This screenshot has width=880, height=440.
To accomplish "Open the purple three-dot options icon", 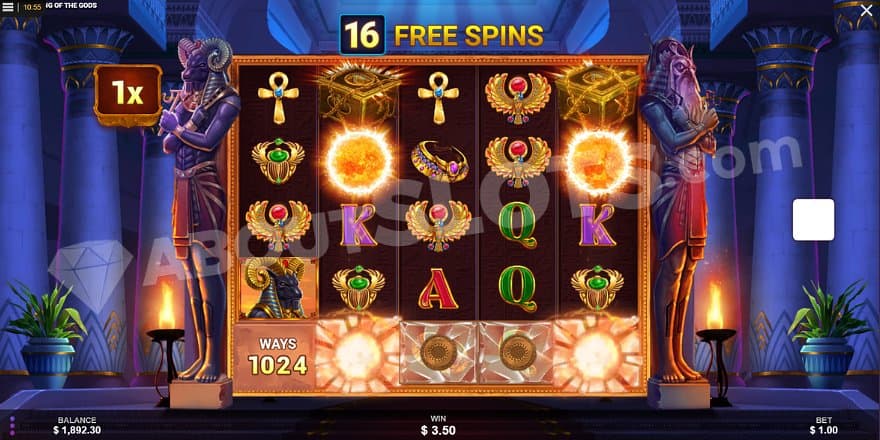I will tap(12, 425).
